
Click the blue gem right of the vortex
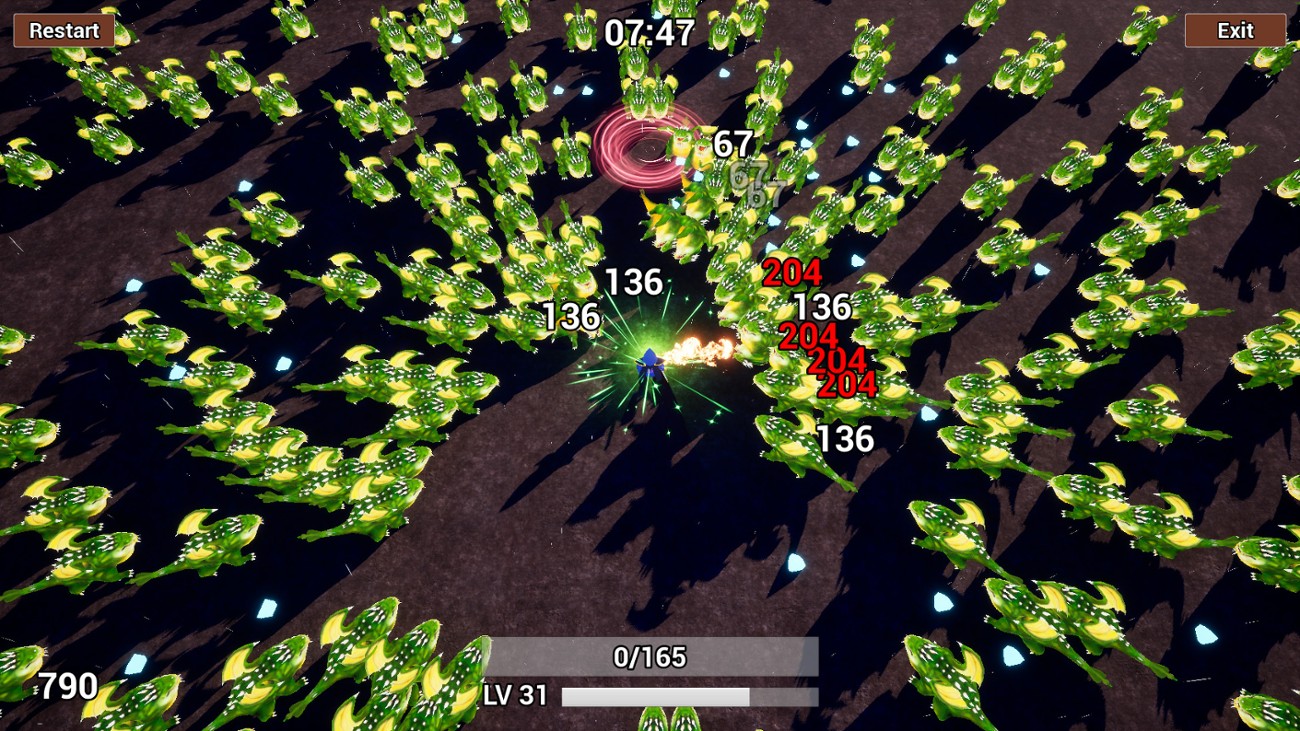tap(803, 124)
